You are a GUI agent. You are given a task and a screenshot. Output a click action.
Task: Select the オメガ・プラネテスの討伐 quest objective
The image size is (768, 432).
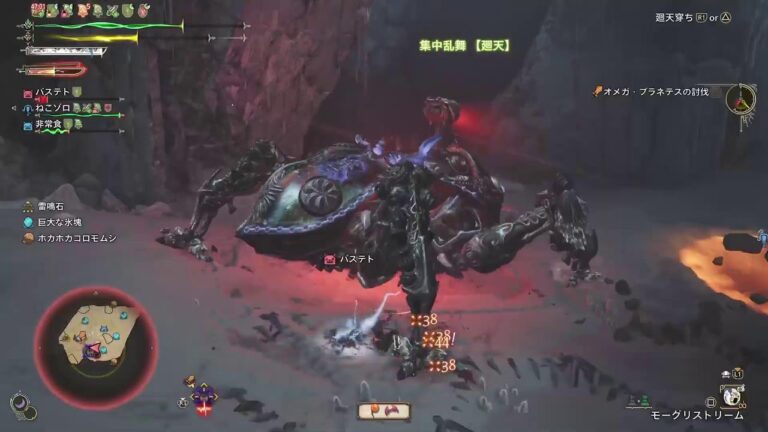[655, 92]
